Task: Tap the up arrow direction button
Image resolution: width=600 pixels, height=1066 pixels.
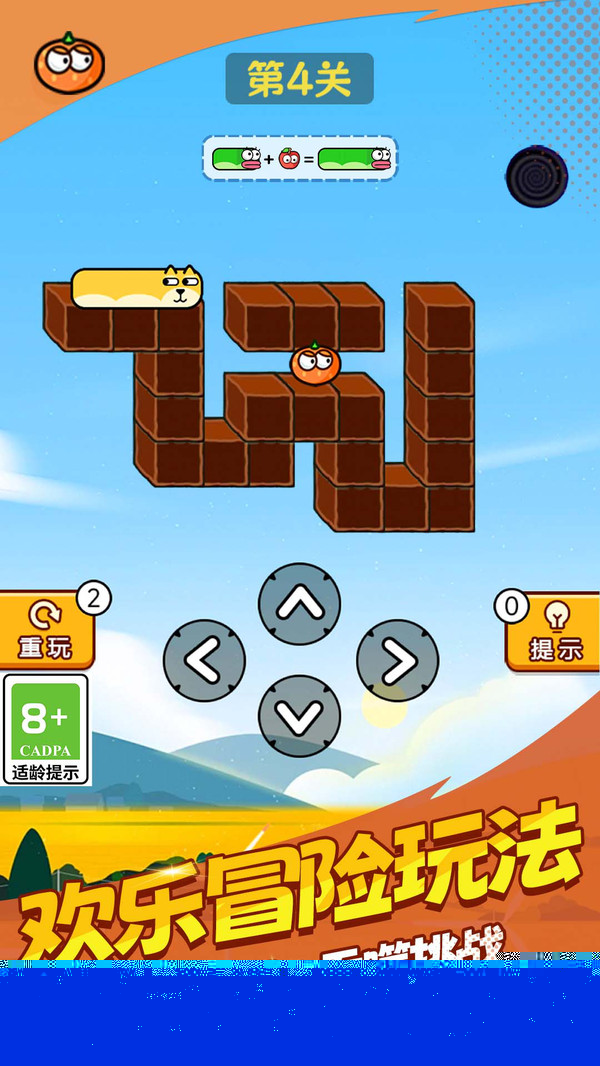Action: coord(299,604)
